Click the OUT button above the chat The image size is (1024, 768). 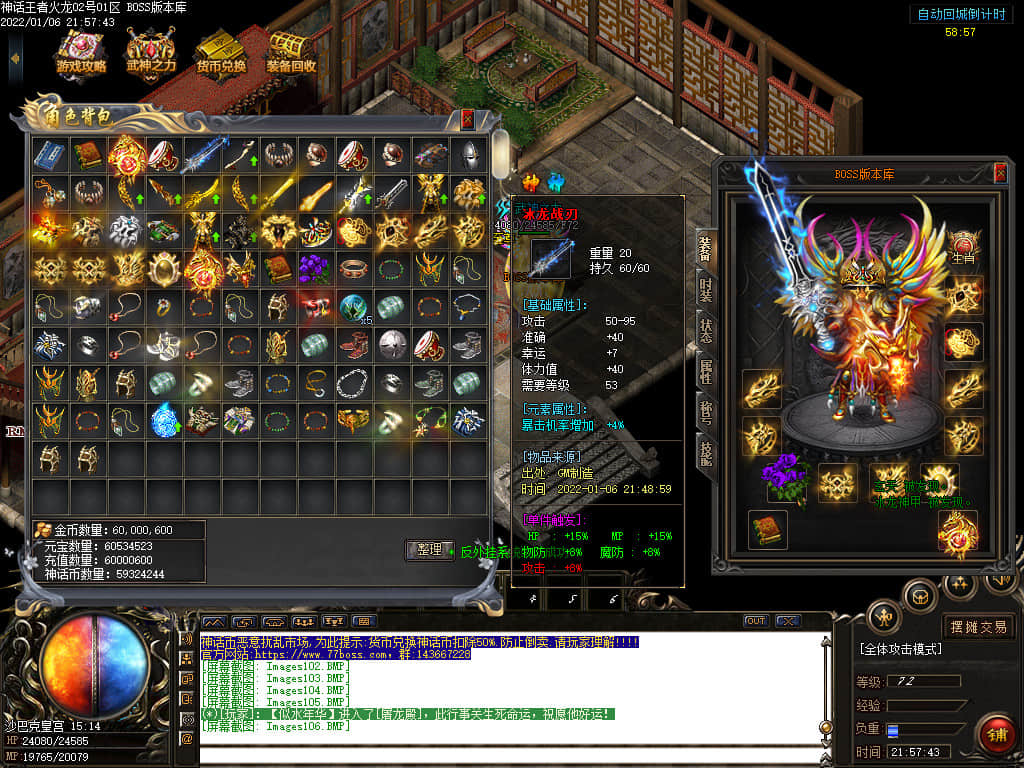(755, 621)
